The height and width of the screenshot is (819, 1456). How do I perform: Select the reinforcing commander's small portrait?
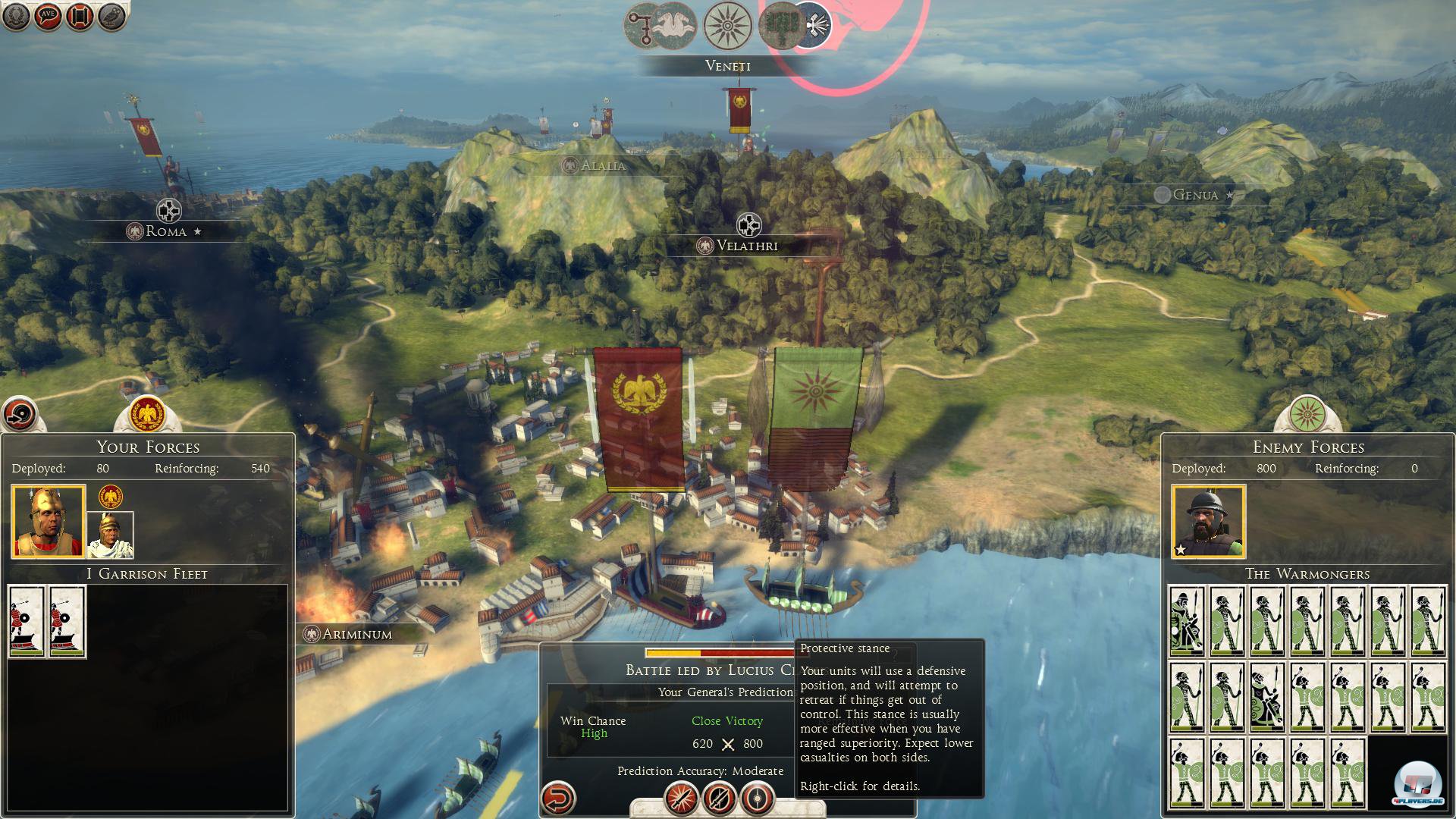(111, 535)
